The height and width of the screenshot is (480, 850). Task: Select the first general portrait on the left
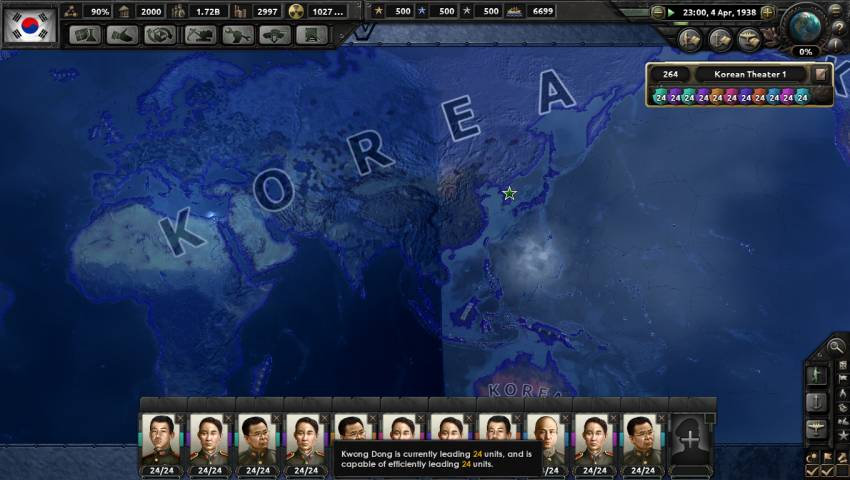tap(161, 438)
